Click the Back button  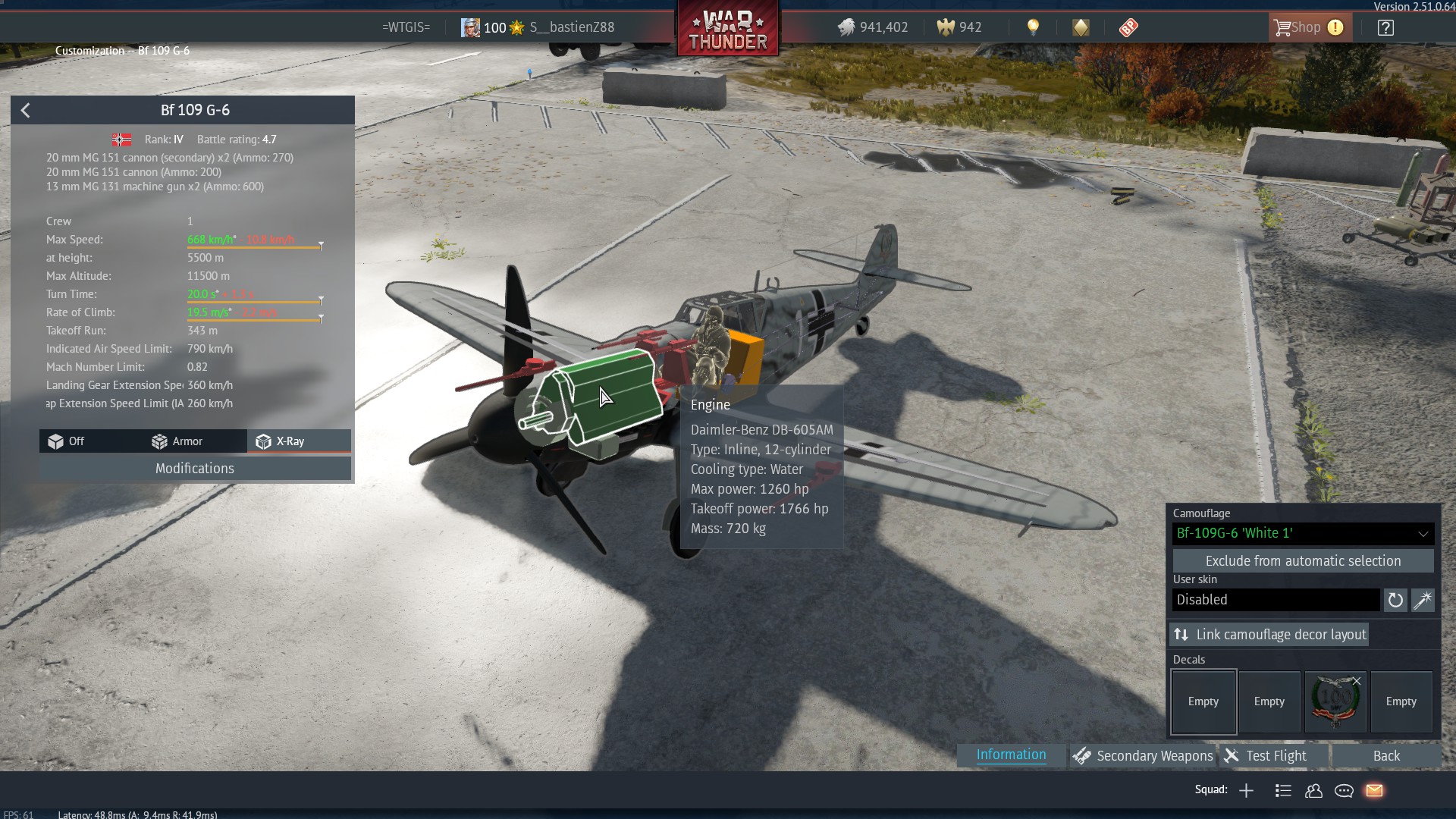click(x=1386, y=756)
